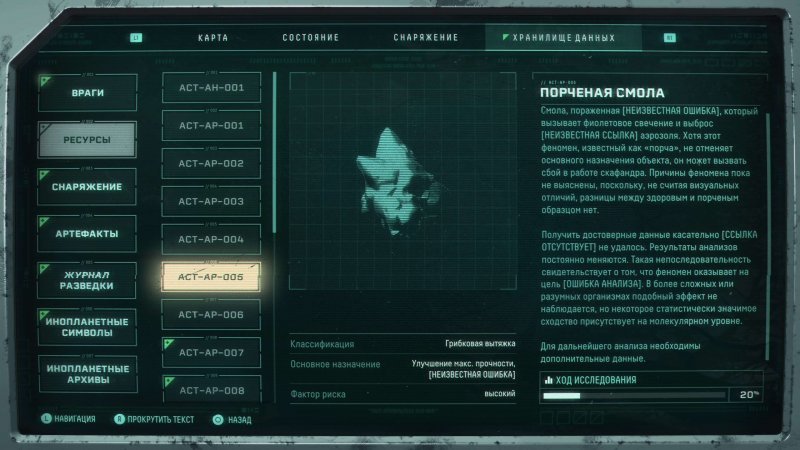Select entry ACT-AP-001

pos(211,126)
